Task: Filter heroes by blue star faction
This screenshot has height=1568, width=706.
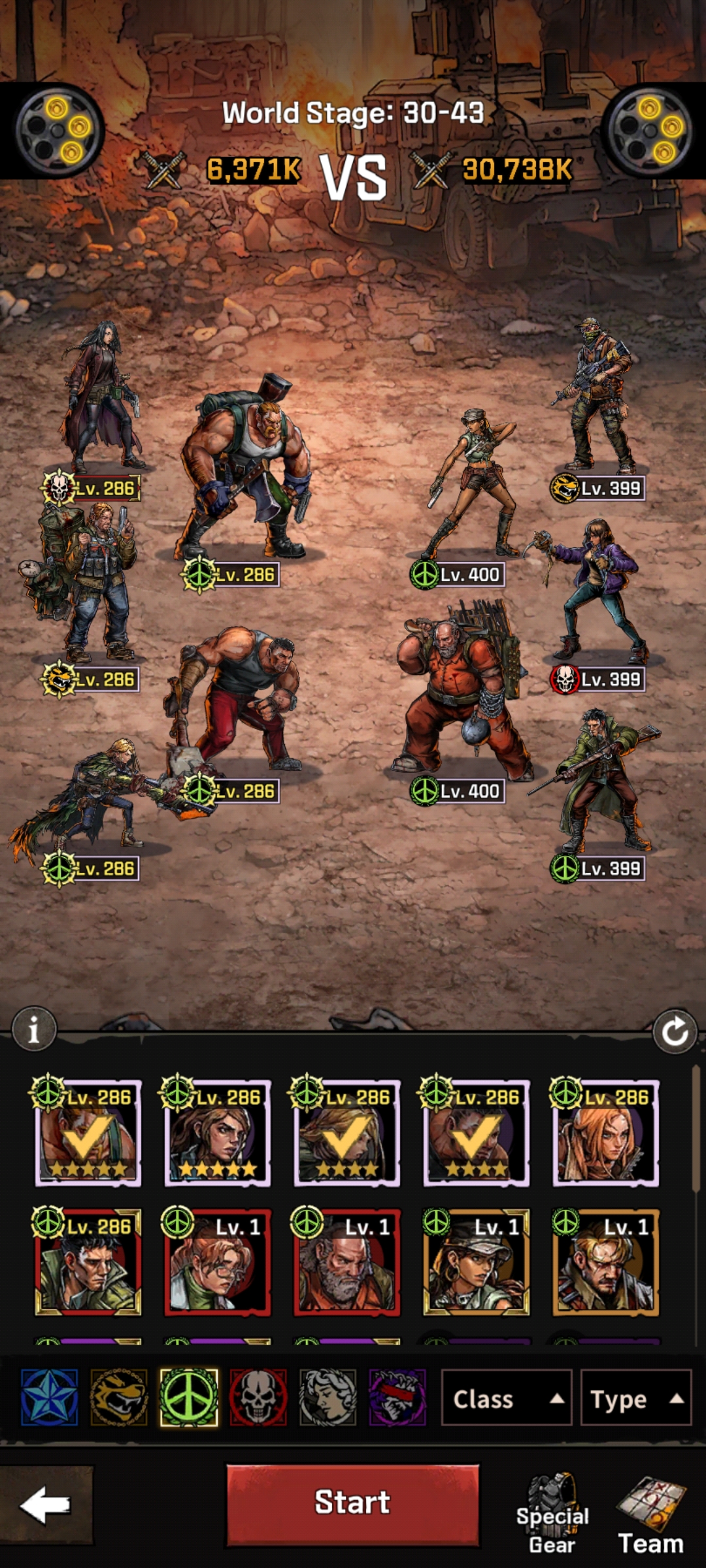Action: tap(50, 1397)
